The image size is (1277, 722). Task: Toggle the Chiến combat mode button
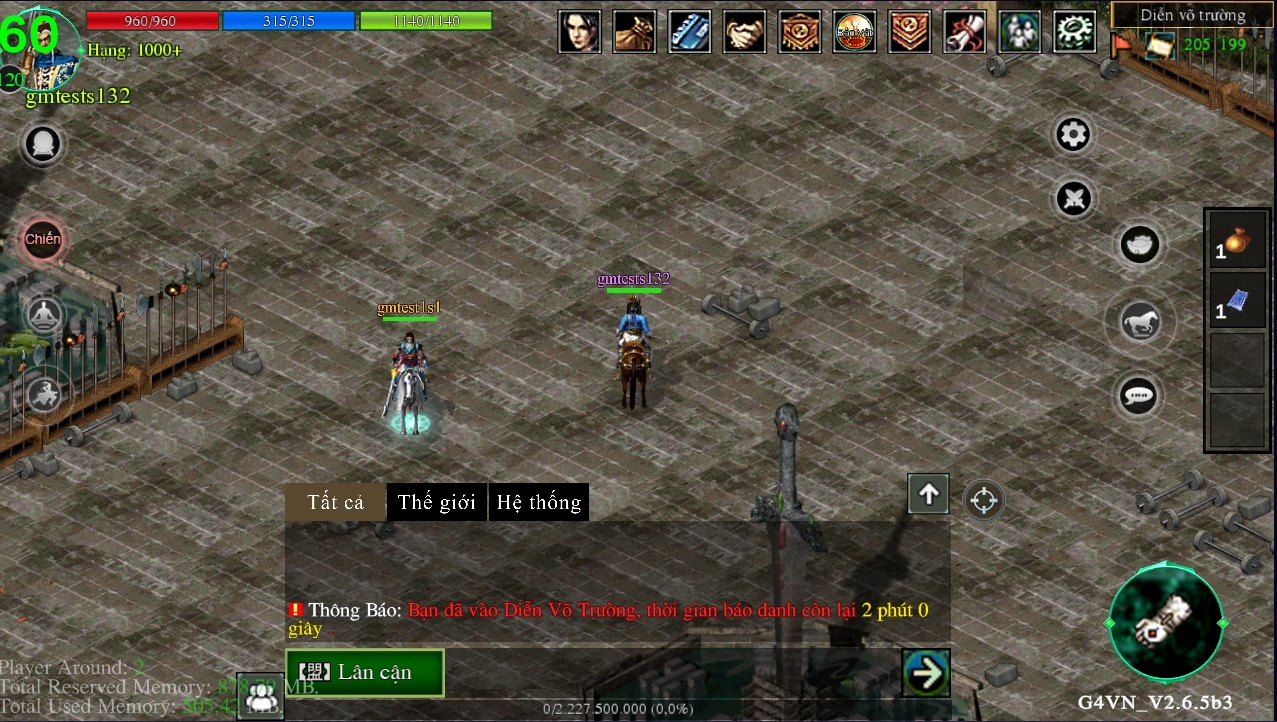pyautogui.click(x=43, y=240)
